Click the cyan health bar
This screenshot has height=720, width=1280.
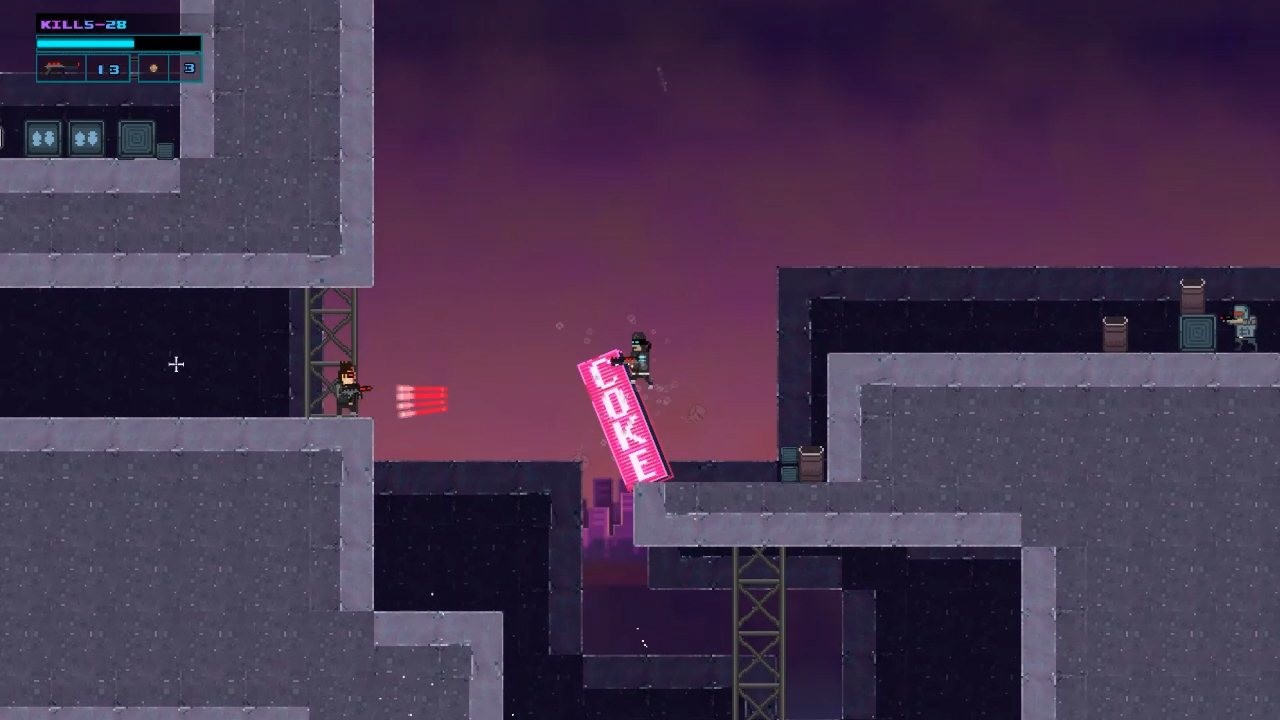(85, 43)
